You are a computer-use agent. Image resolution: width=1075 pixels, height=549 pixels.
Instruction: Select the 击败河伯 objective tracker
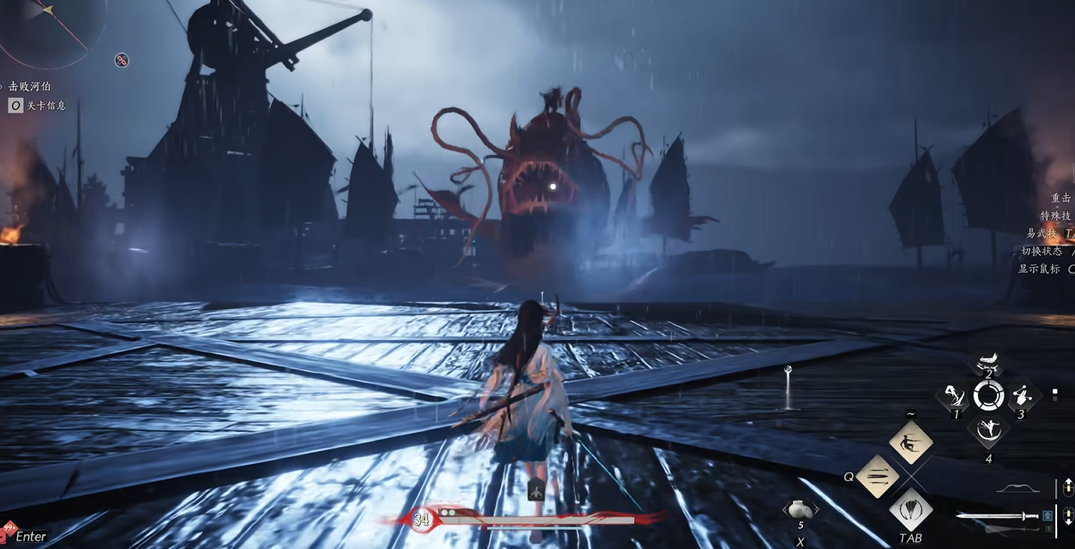click(30, 87)
